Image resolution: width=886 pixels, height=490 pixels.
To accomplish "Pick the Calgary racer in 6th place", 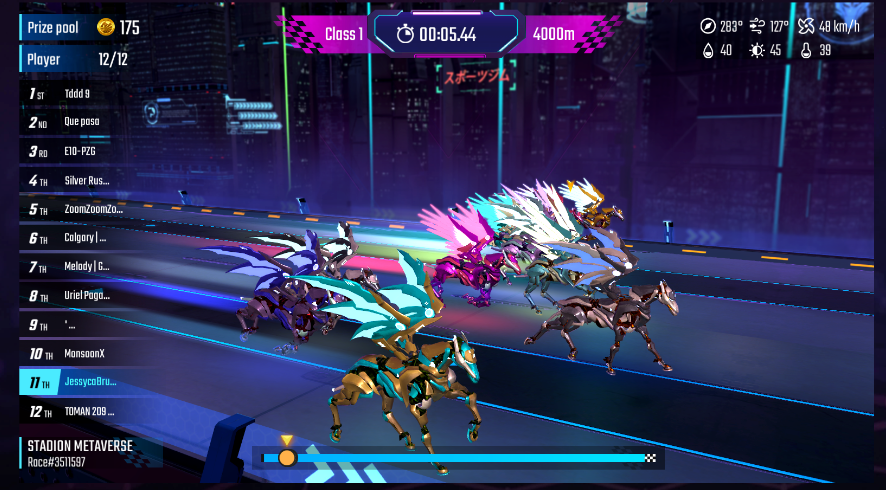I will [x=85, y=239].
